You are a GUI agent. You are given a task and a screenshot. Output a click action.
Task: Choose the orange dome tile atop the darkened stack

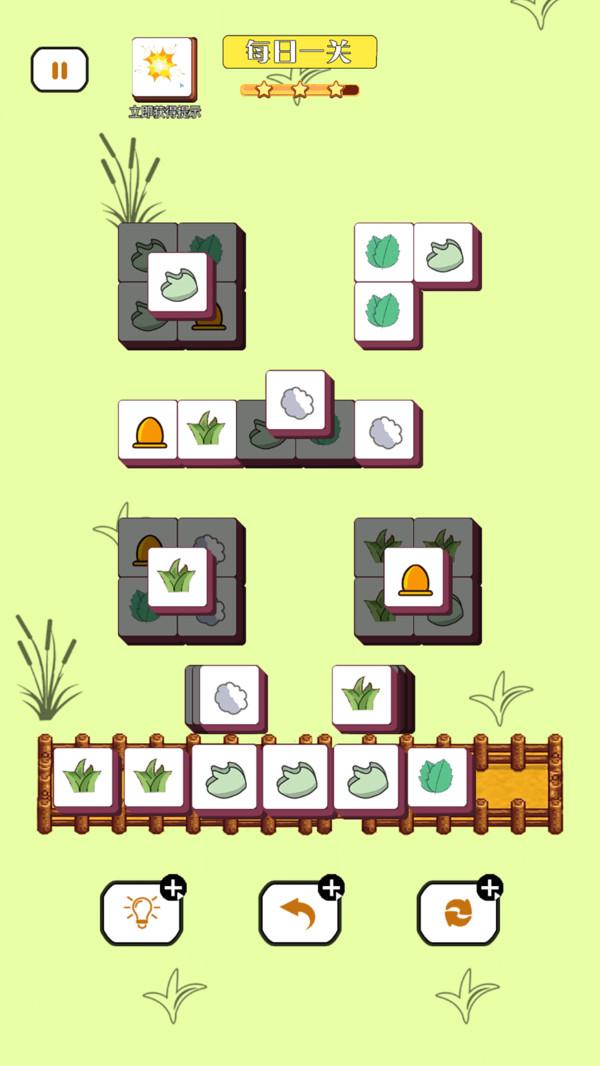tap(414, 577)
